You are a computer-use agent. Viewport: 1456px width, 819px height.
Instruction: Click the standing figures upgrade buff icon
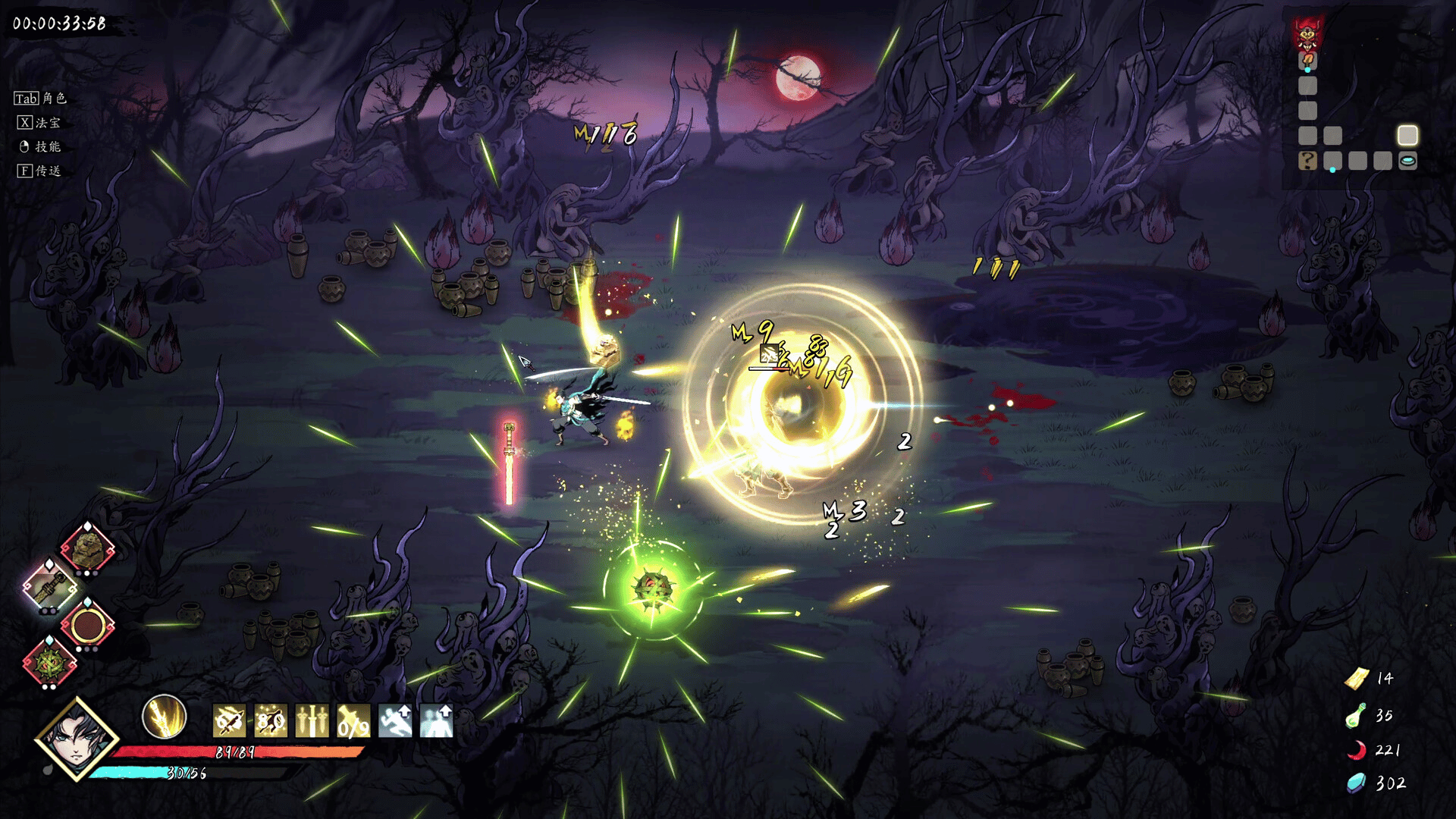[436, 720]
